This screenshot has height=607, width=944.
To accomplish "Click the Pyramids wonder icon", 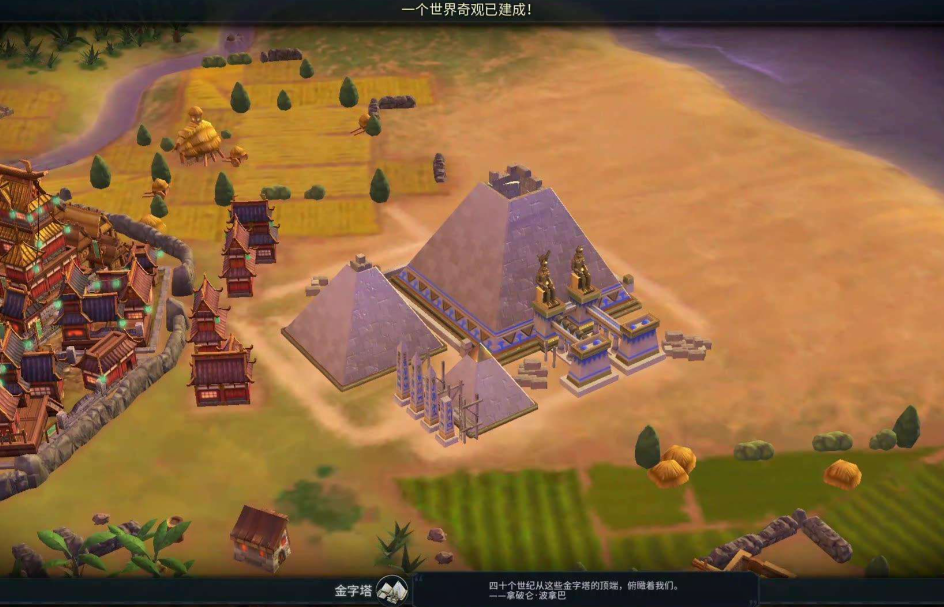I will pos(392,590).
